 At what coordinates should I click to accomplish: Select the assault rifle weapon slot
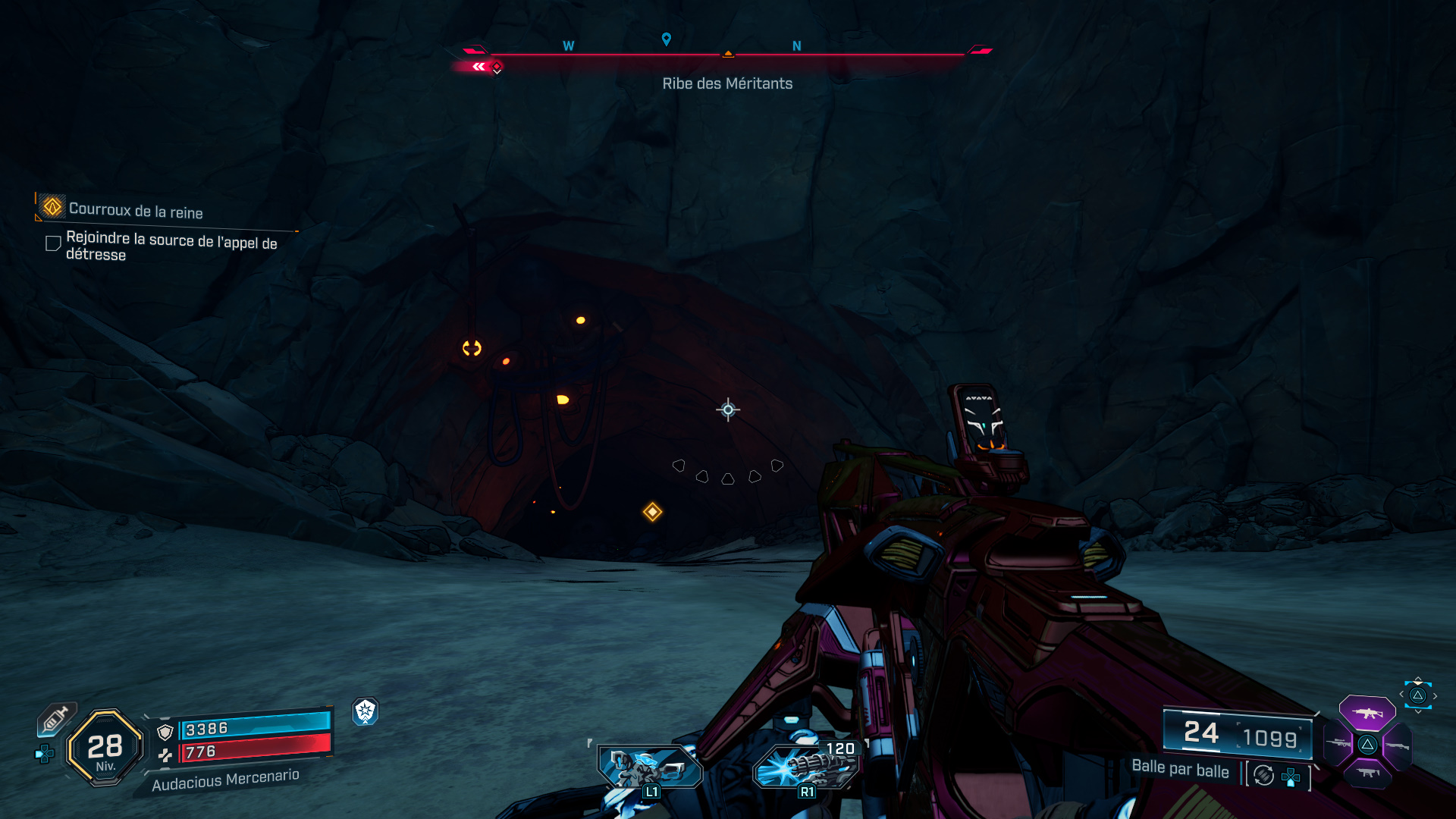(x=1367, y=713)
